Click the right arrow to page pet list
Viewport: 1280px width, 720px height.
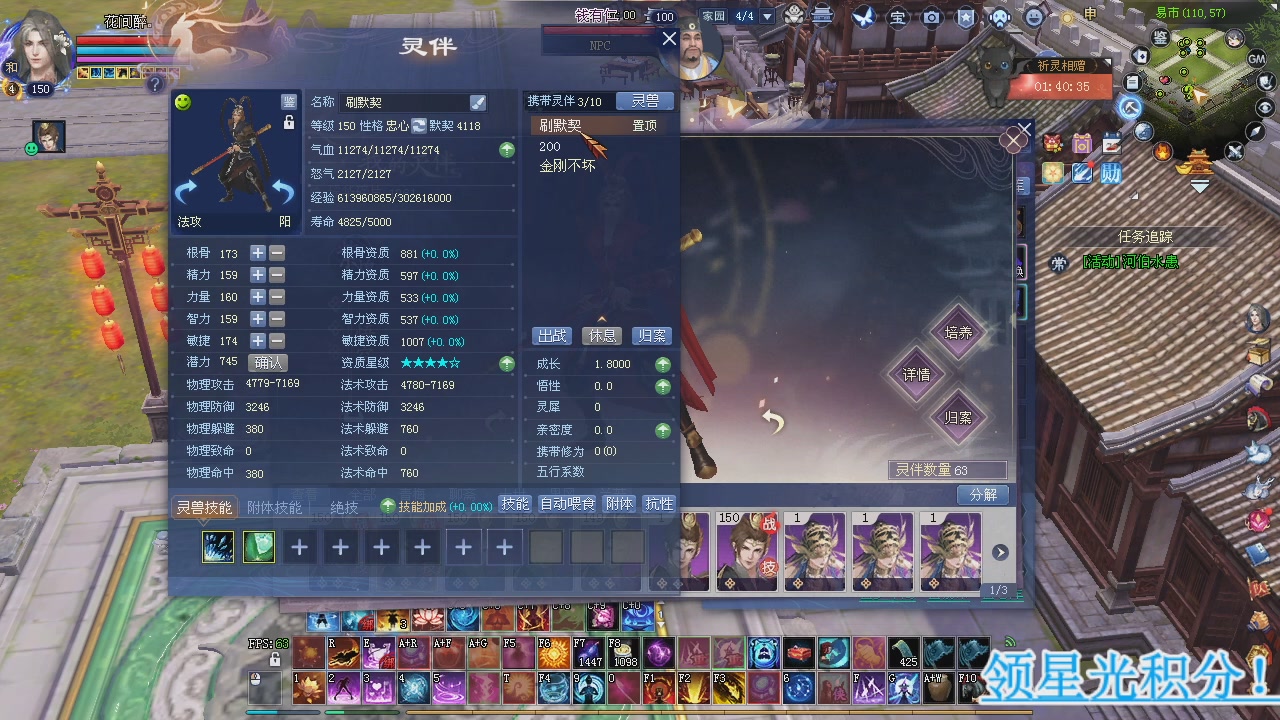pos(1000,550)
